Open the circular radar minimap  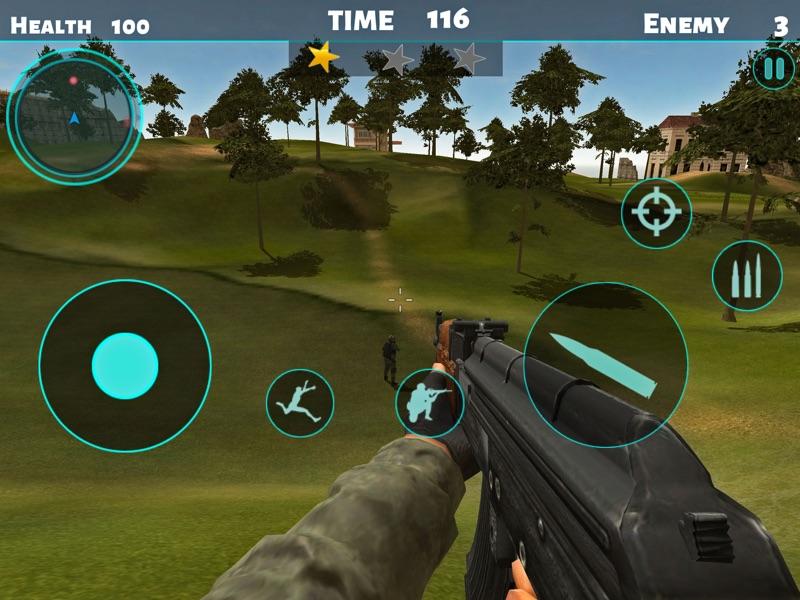click(74, 115)
